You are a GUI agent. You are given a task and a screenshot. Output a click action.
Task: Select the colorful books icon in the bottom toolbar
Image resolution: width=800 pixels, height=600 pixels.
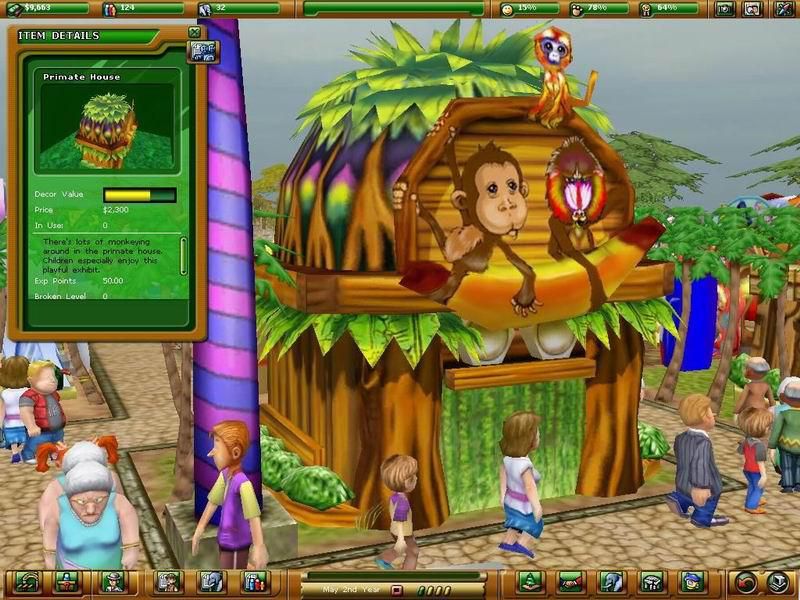[256, 582]
